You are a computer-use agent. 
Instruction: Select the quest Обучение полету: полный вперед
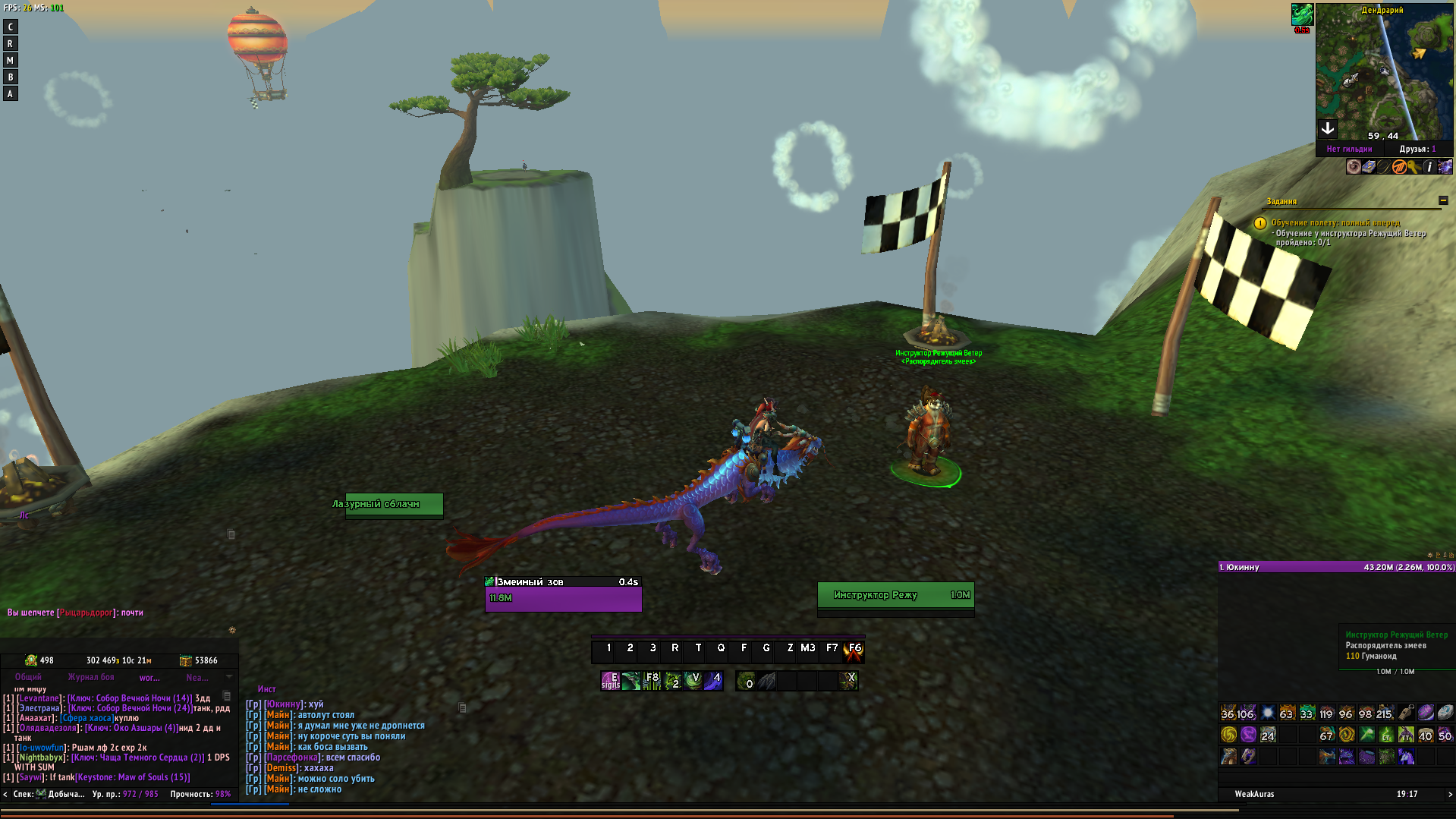tap(1335, 223)
